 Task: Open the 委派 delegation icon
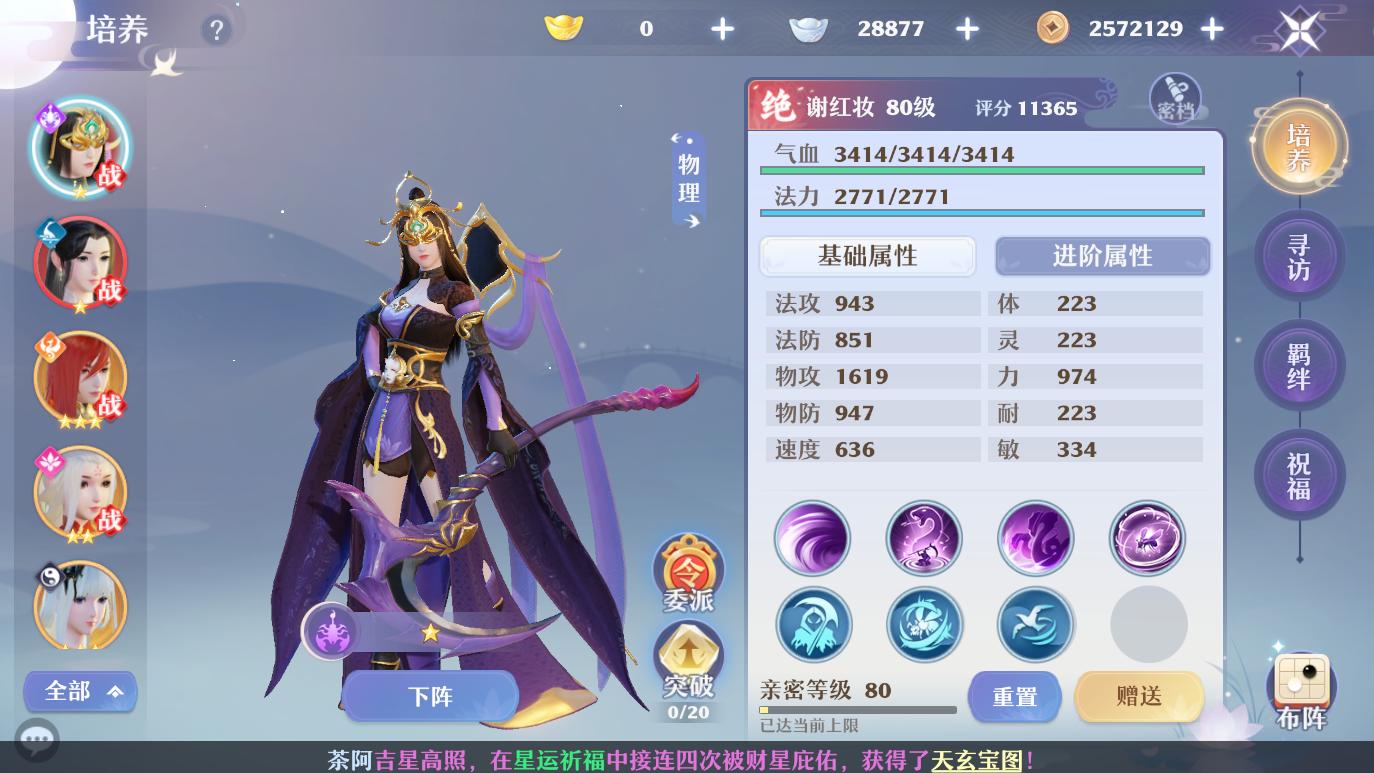coord(688,572)
